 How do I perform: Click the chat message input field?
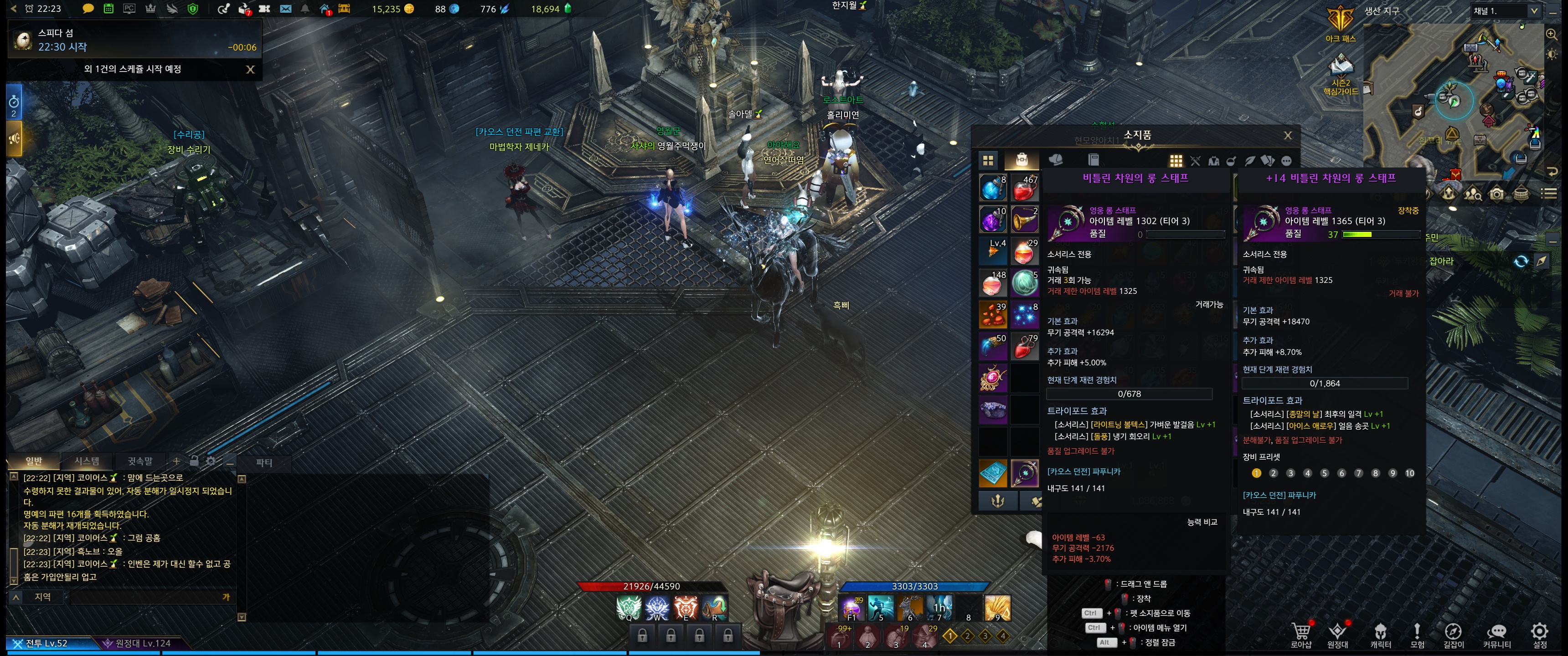[146, 597]
